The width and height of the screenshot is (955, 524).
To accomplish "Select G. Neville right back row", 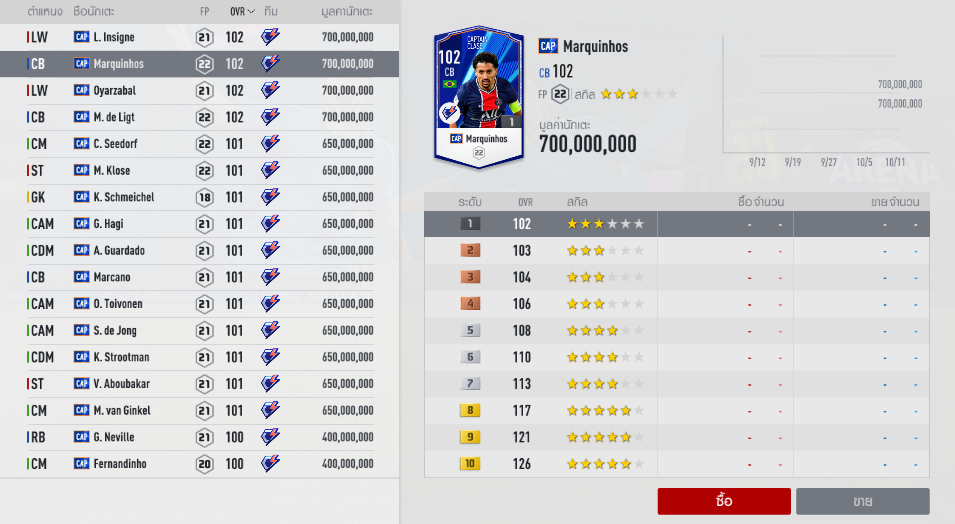I will (x=200, y=437).
